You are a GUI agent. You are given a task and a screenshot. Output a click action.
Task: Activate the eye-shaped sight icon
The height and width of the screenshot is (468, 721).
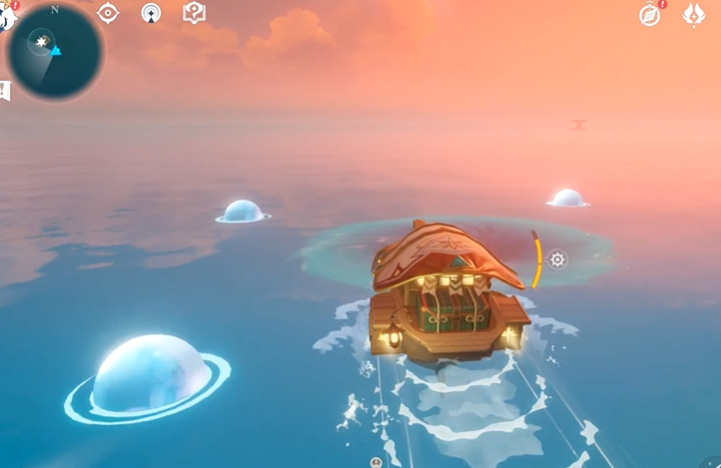coord(107,13)
